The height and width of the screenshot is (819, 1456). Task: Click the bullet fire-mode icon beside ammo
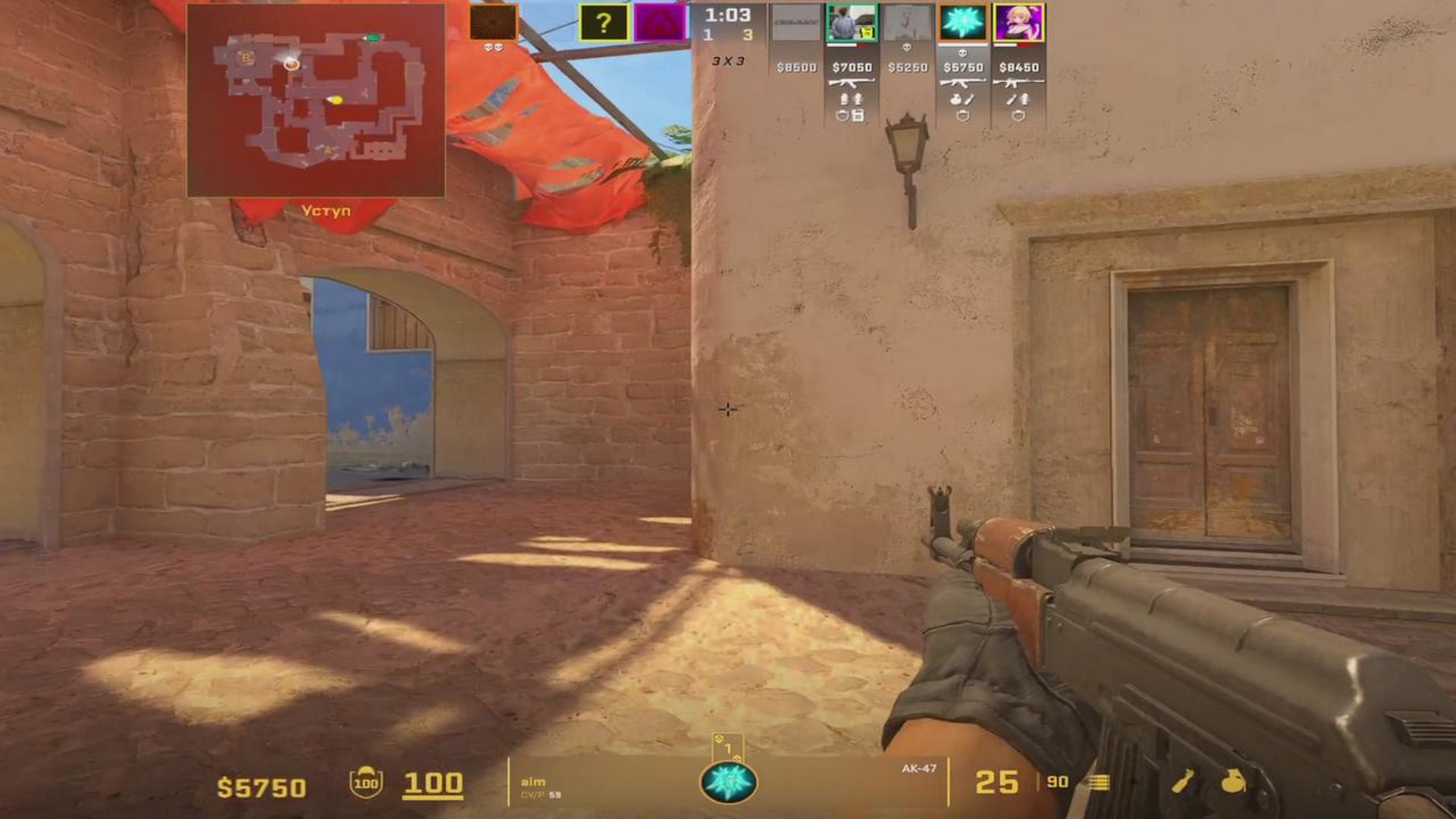(1099, 783)
